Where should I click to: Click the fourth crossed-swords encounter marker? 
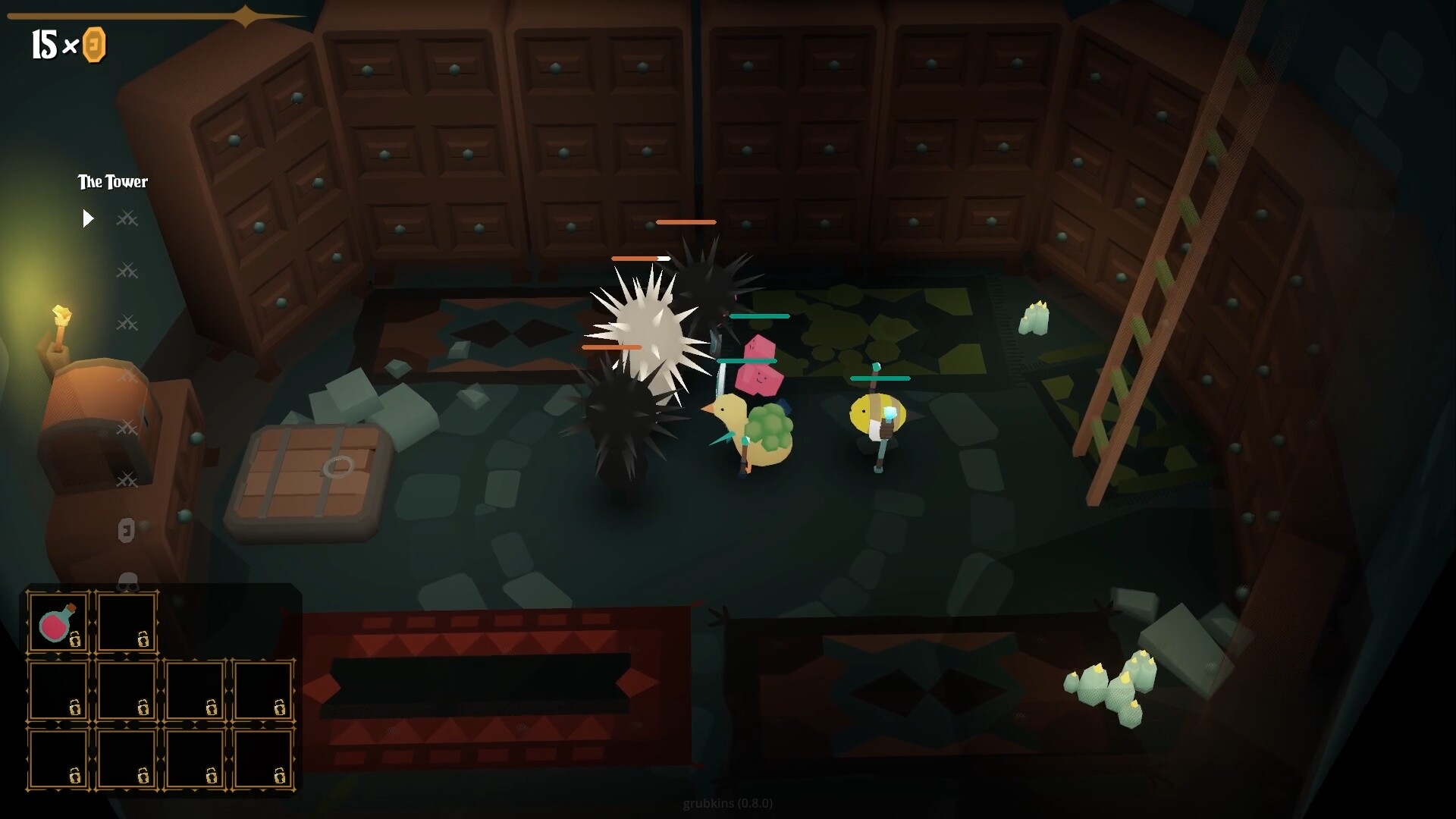click(127, 375)
